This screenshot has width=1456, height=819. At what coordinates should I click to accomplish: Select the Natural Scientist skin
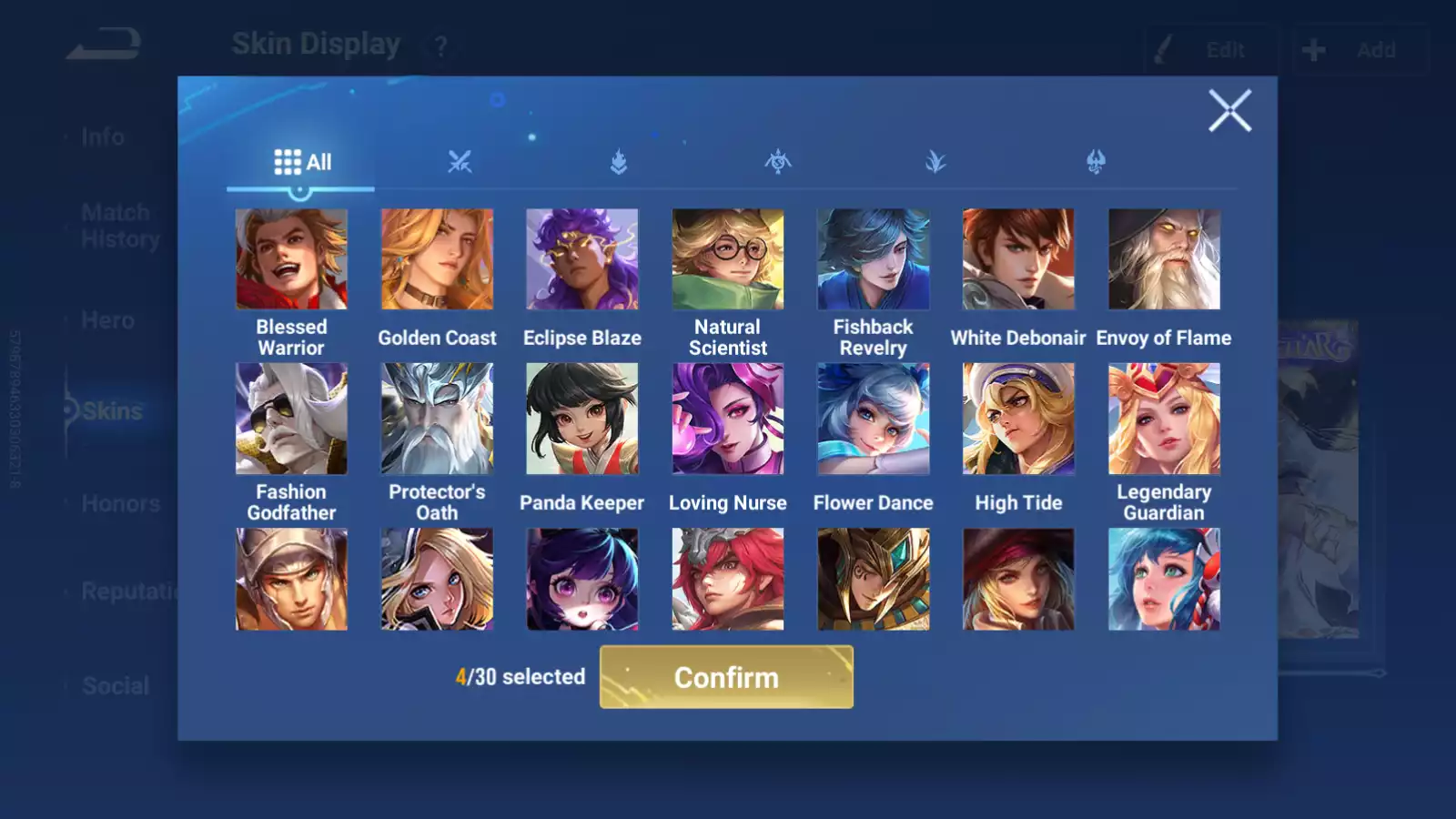tap(728, 259)
